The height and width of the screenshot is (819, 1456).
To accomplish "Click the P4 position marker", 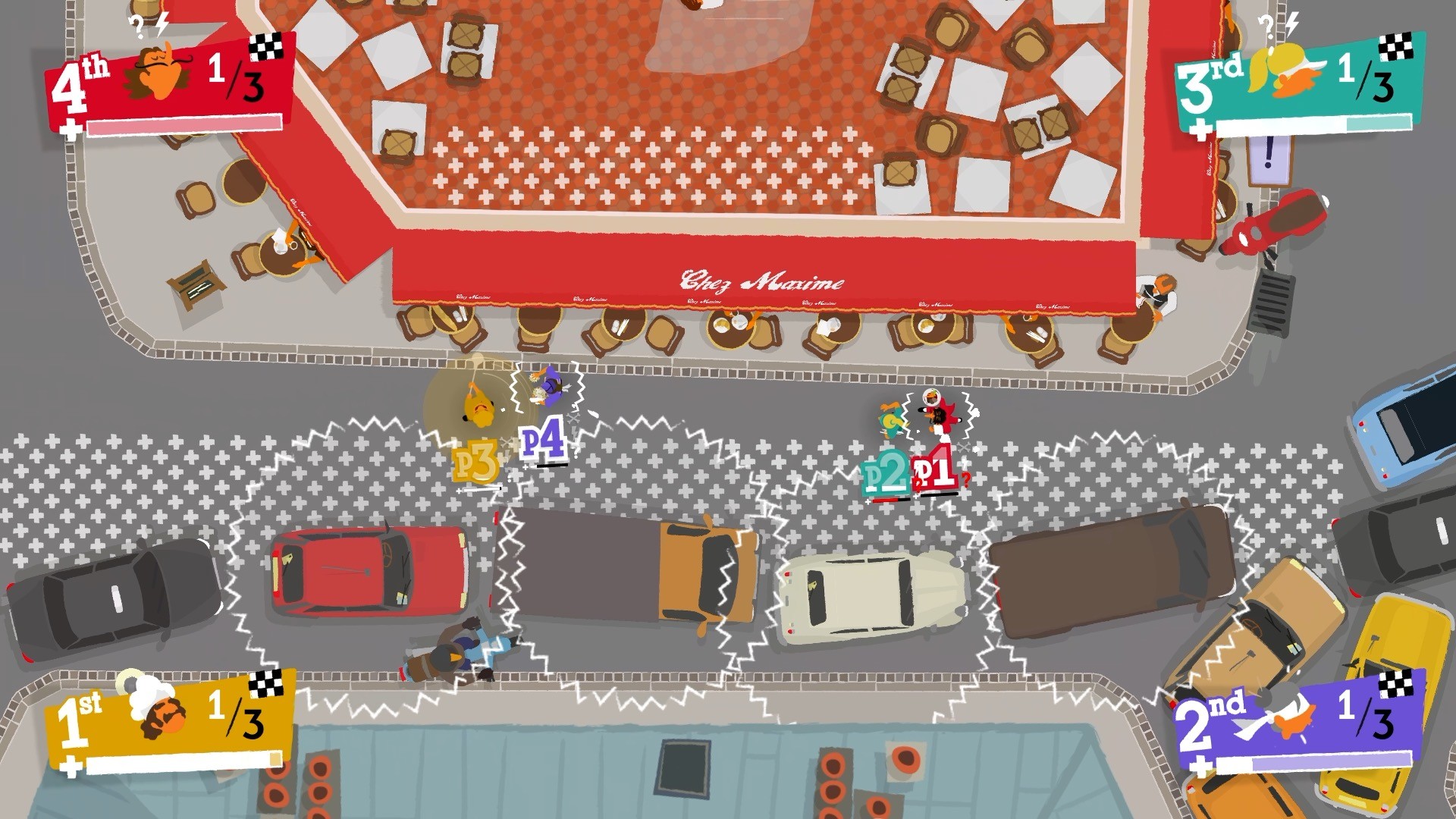I will [x=544, y=440].
